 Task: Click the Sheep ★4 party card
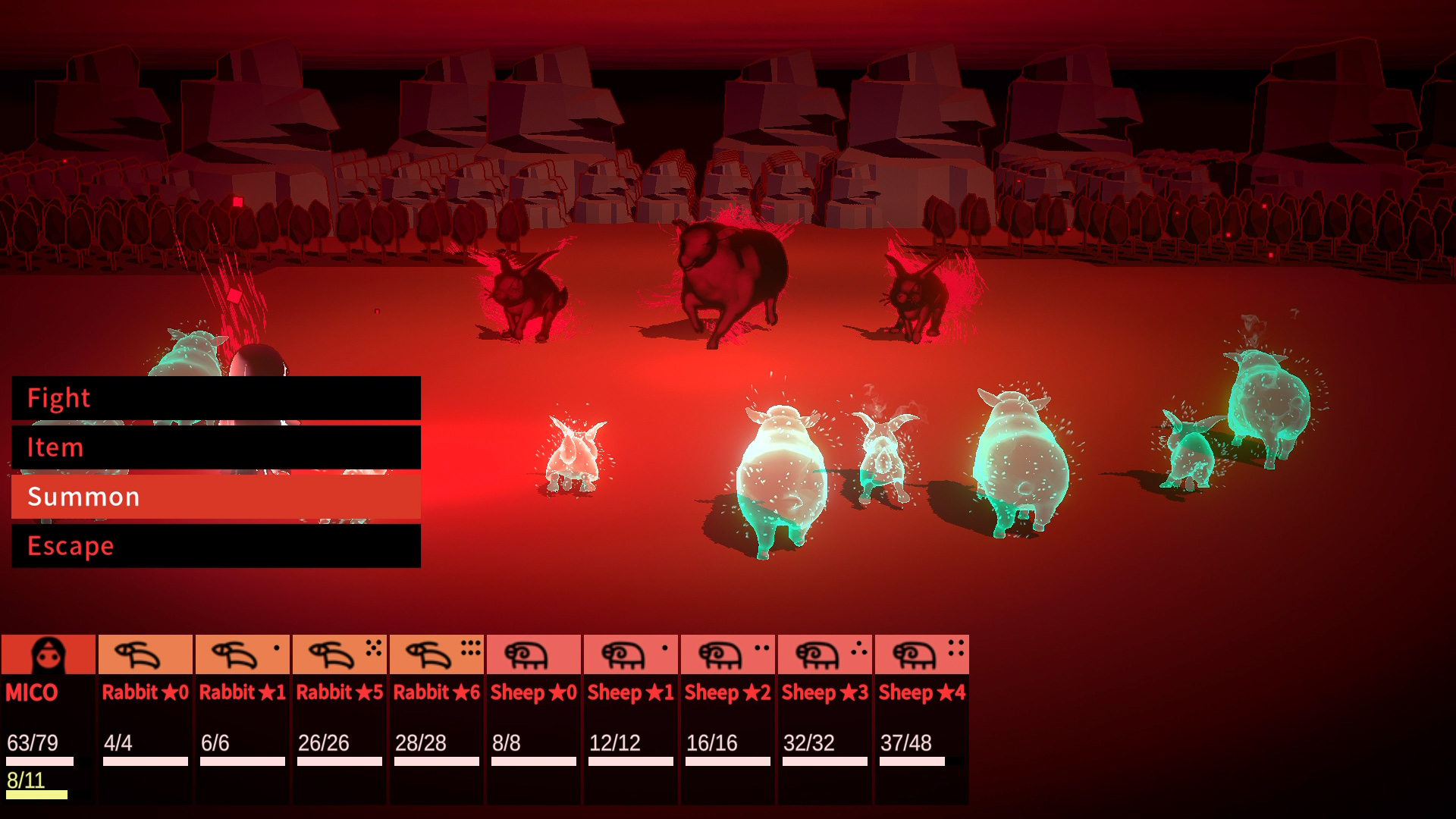coord(921,717)
